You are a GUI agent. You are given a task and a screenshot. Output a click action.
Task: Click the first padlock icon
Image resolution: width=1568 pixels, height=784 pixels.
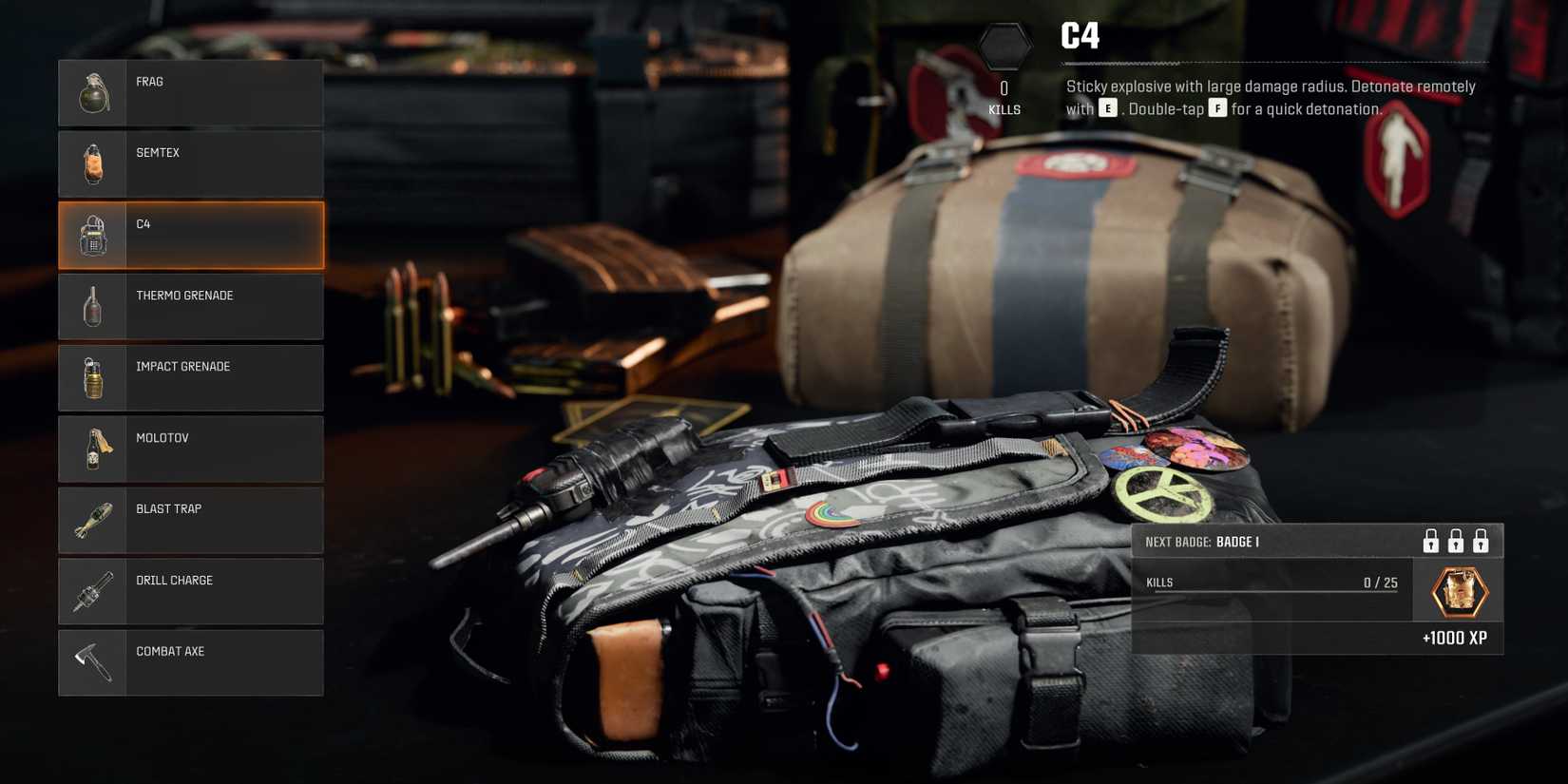tap(1429, 541)
